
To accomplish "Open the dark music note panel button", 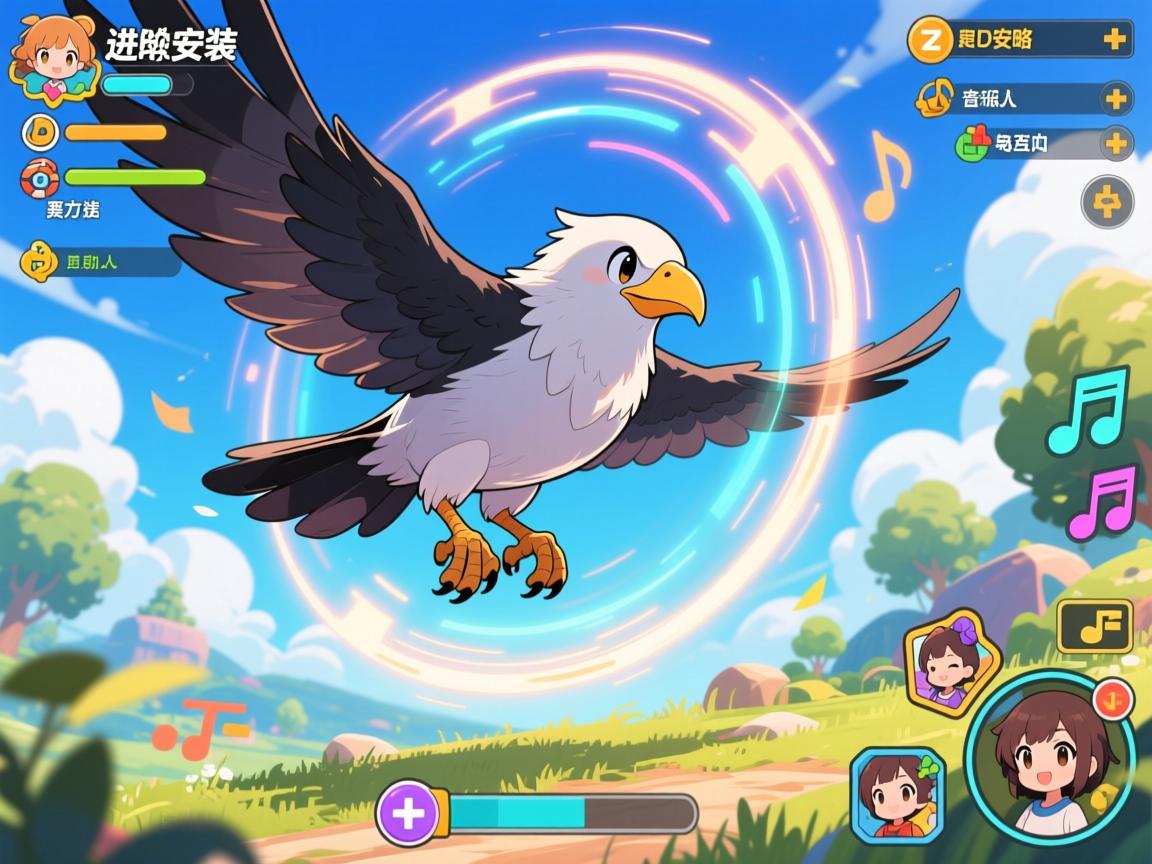I will click(x=1094, y=626).
